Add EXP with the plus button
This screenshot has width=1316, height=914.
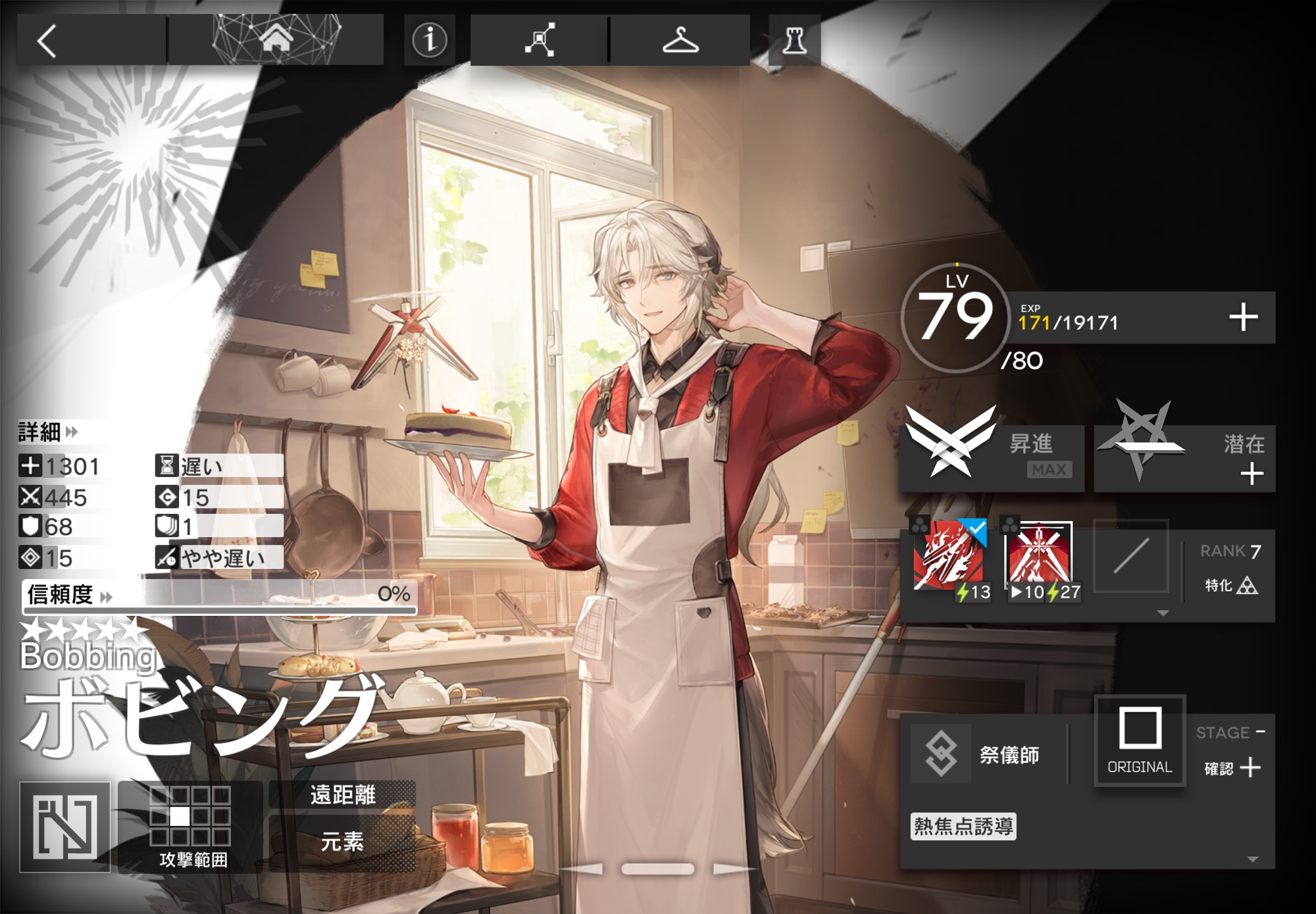(1243, 317)
